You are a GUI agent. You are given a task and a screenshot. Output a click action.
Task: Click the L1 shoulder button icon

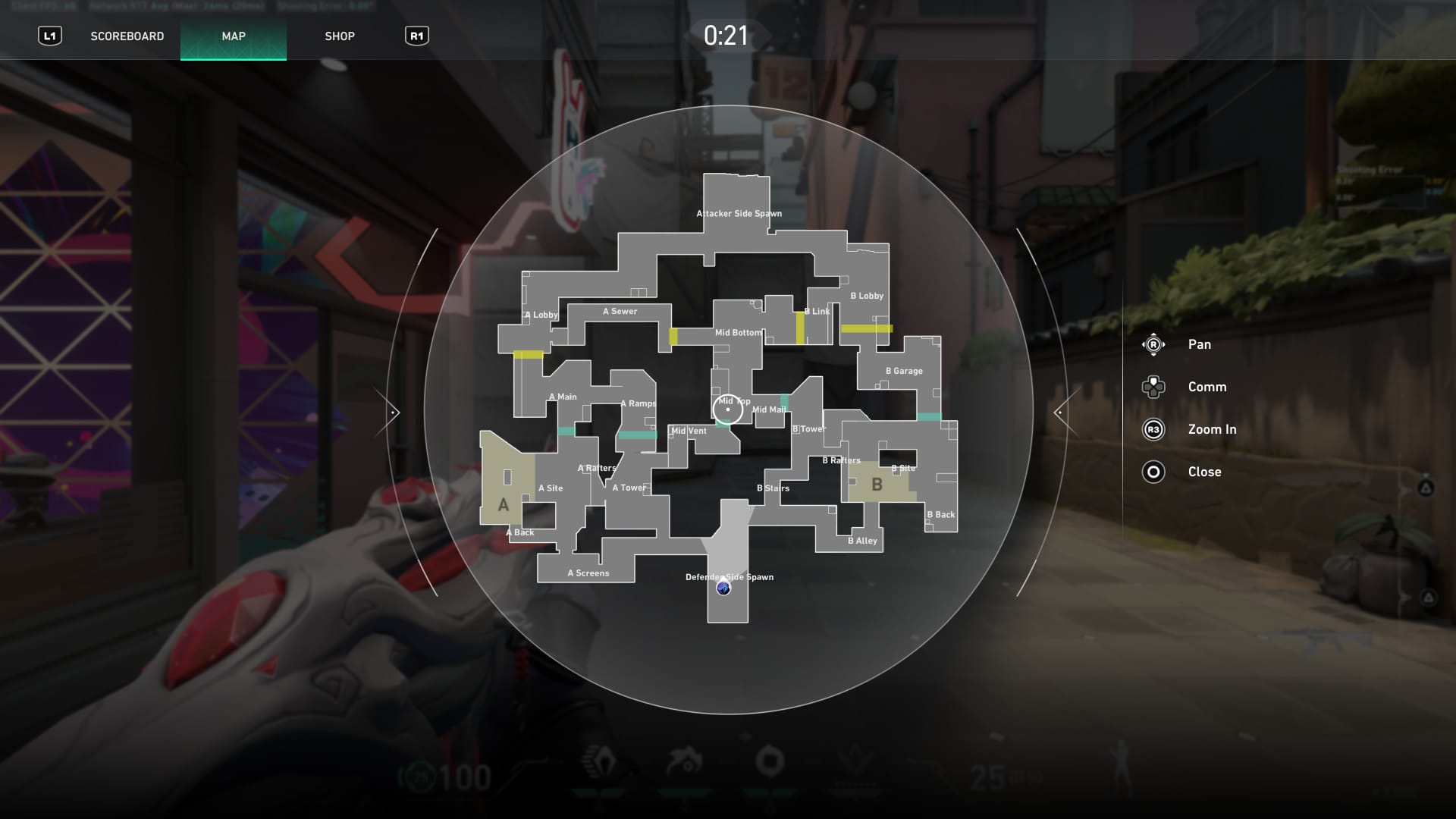point(51,36)
